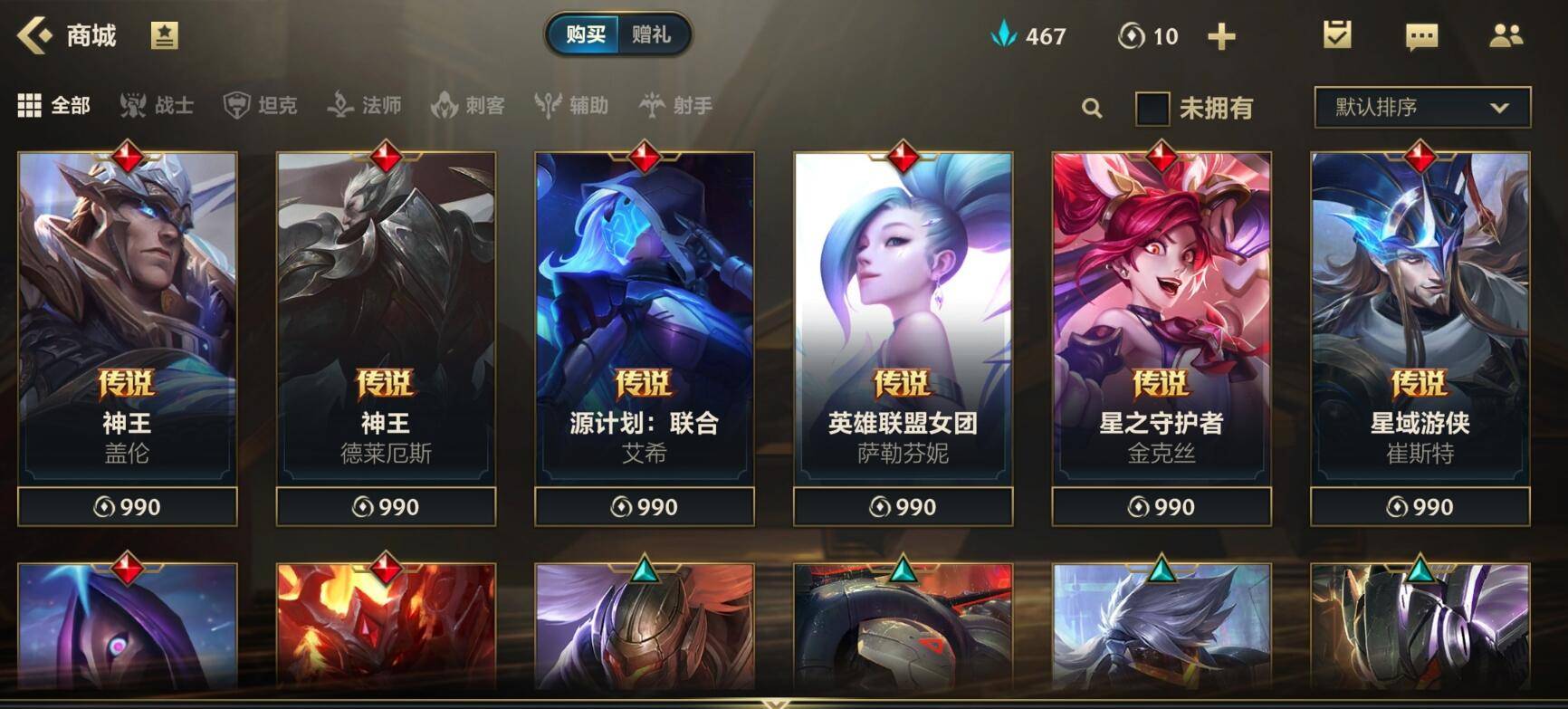
Task: Open the chat bubble icon
Action: point(1421,36)
